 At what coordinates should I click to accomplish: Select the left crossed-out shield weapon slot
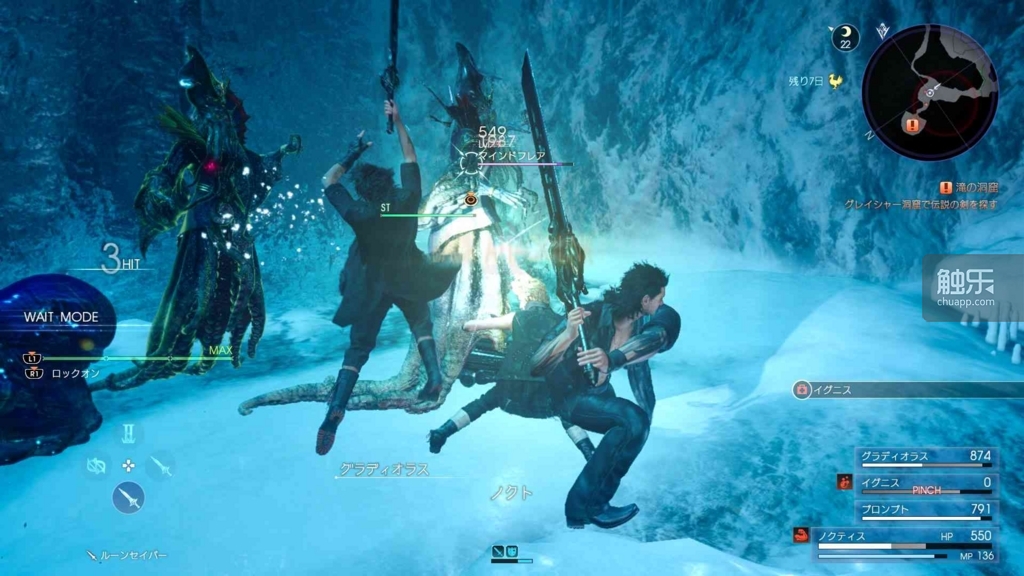click(96, 466)
